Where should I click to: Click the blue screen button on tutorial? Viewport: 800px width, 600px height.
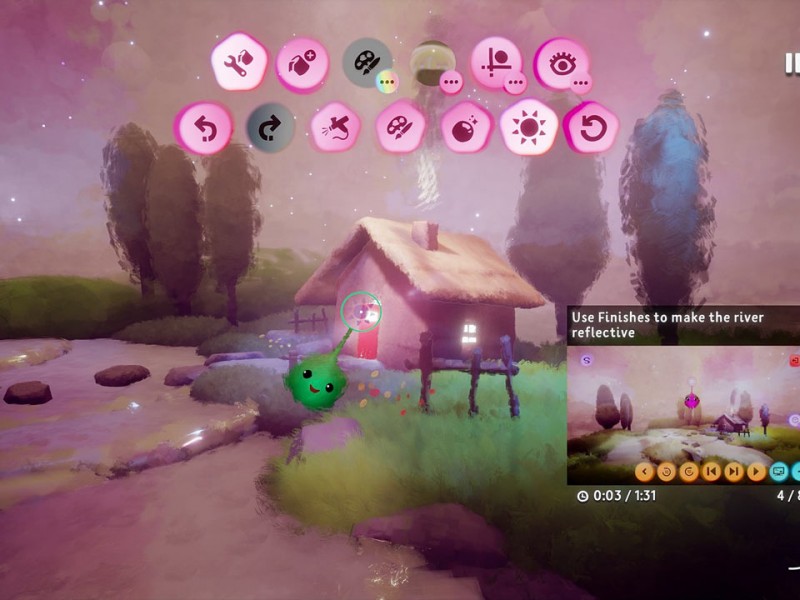(778, 472)
